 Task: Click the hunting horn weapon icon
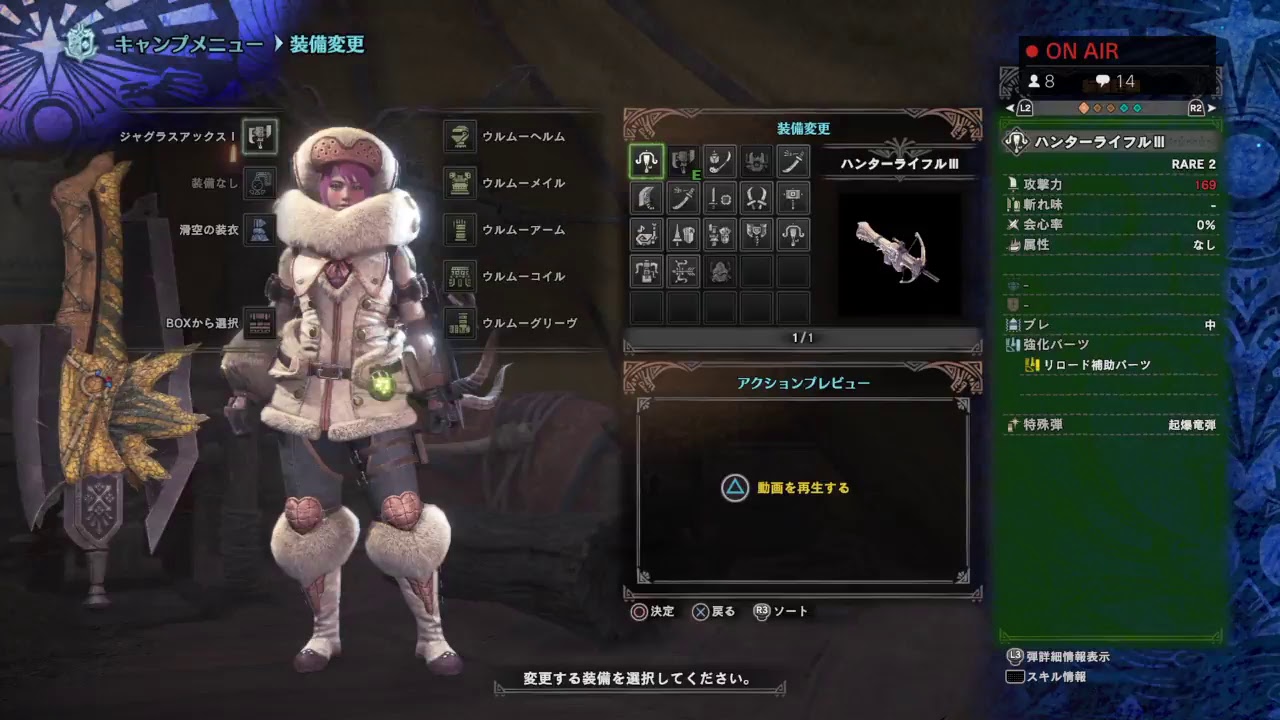coord(646,235)
